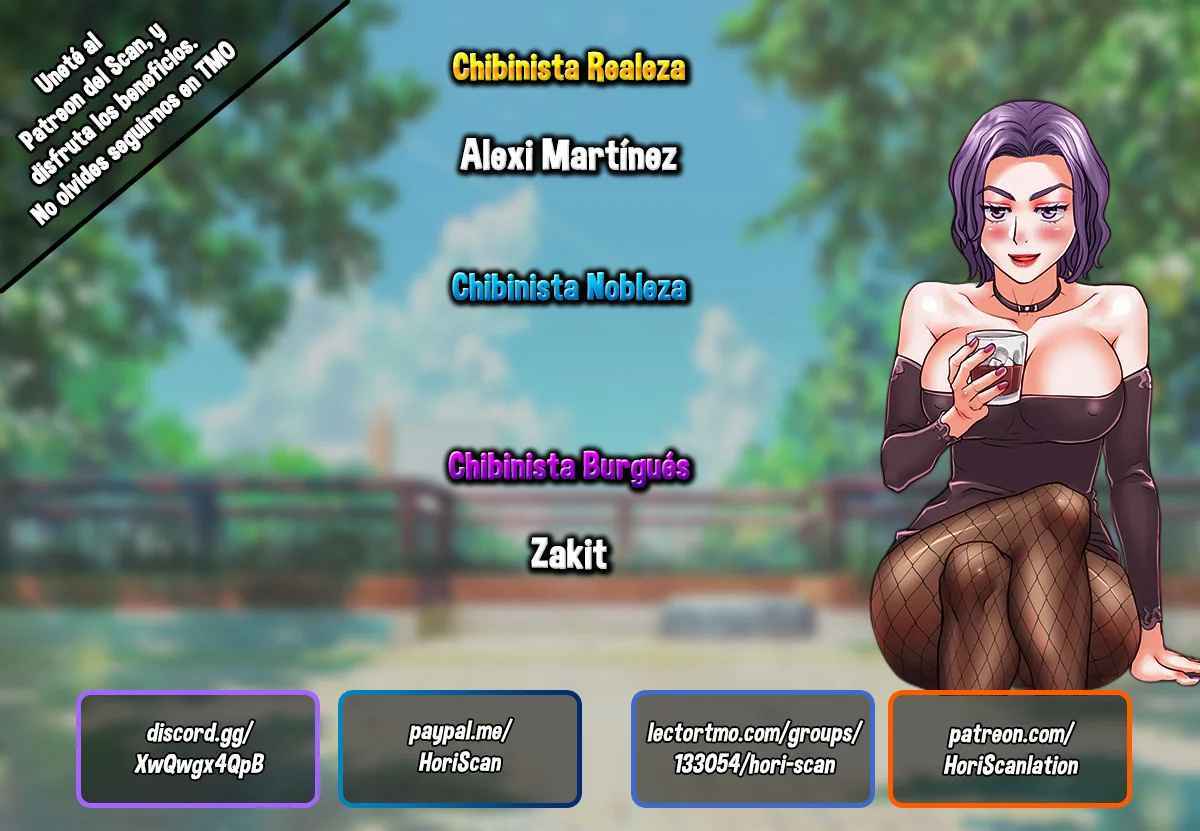Open the paypal.me/HoriScan link box
Image resolution: width=1200 pixels, height=831 pixels.
pyautogui.click(x=460, y=748)
